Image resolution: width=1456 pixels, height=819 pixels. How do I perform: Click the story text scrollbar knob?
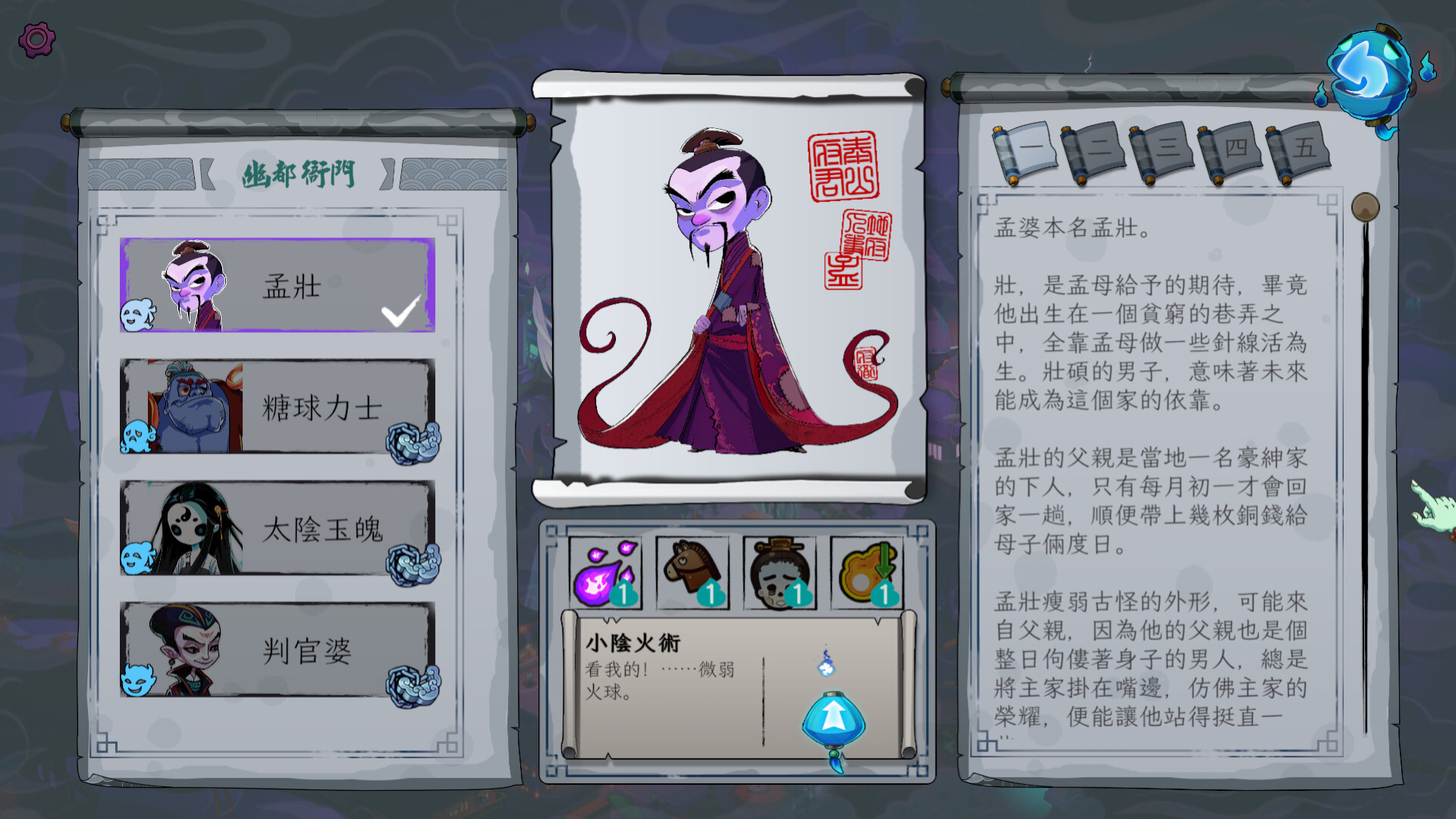pos(1365,207)
